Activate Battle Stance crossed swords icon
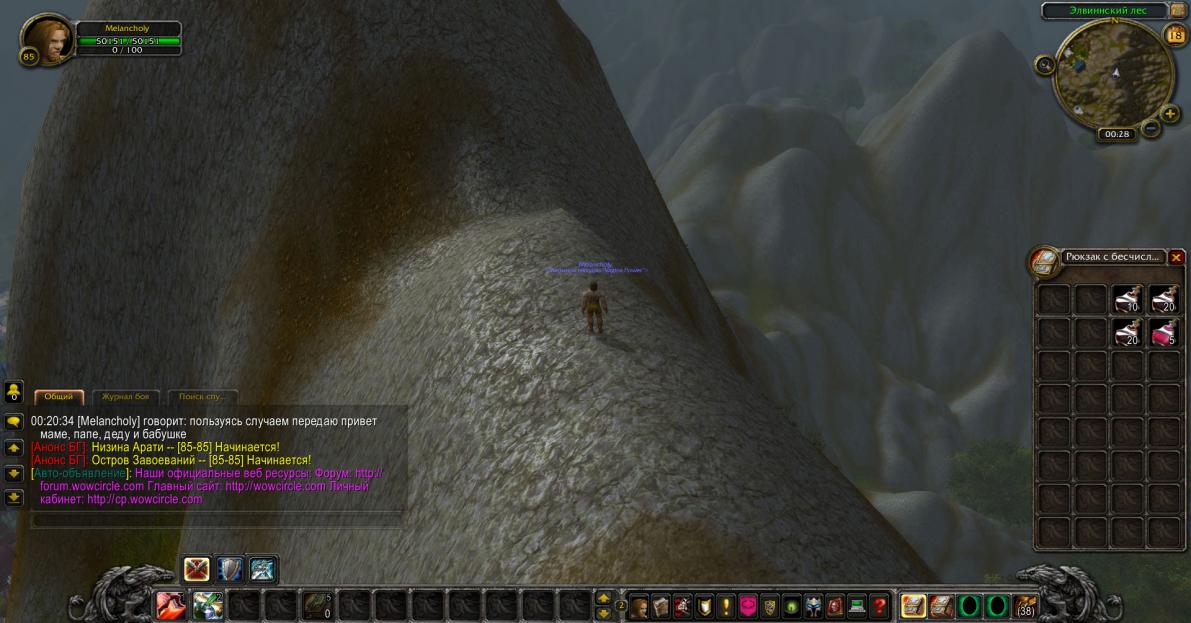1191x623 pixels. point(196,569)
